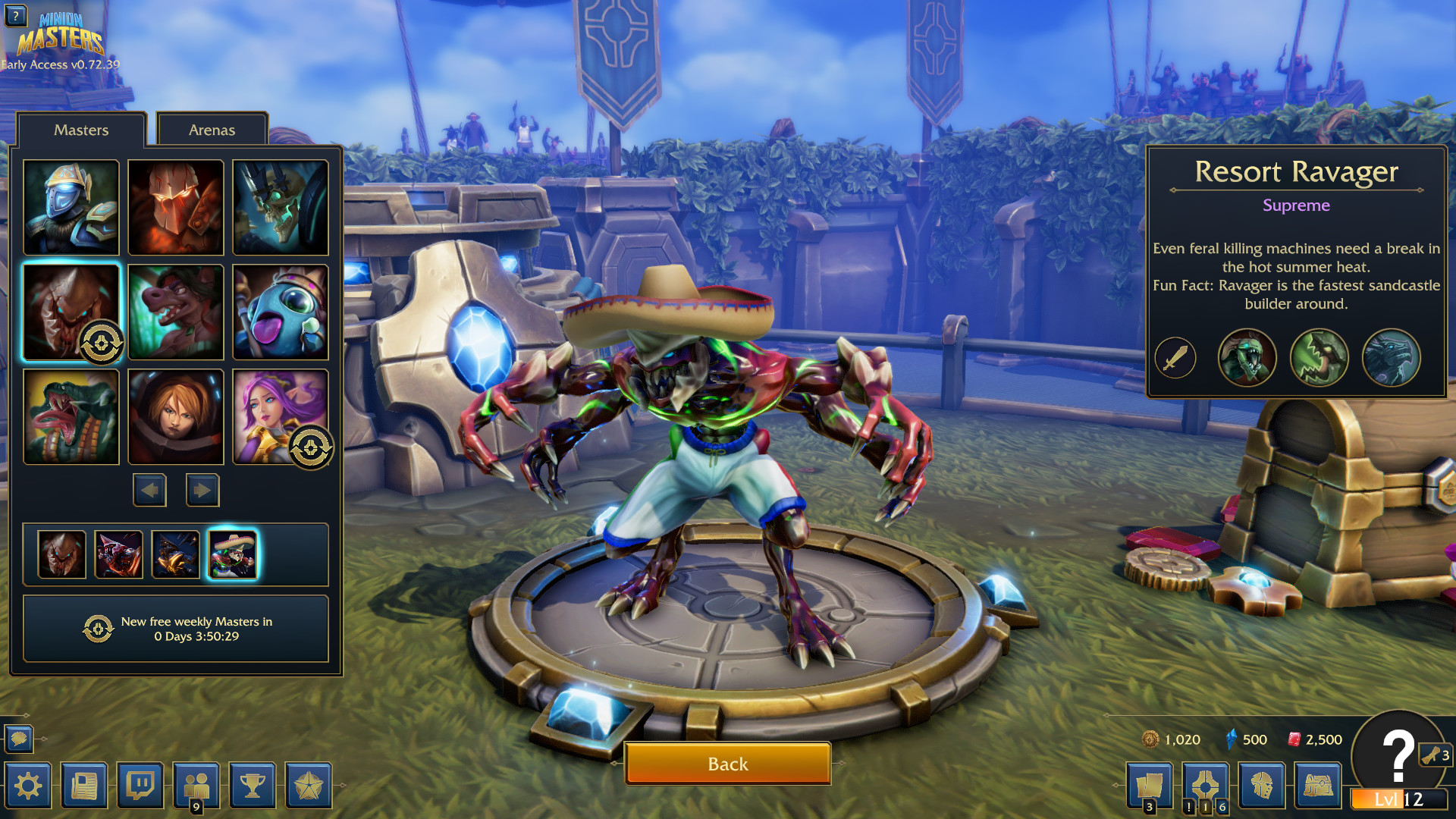
Task: Open the Settings gear icon
Action: pyautogui.click(x=28, y=786)
